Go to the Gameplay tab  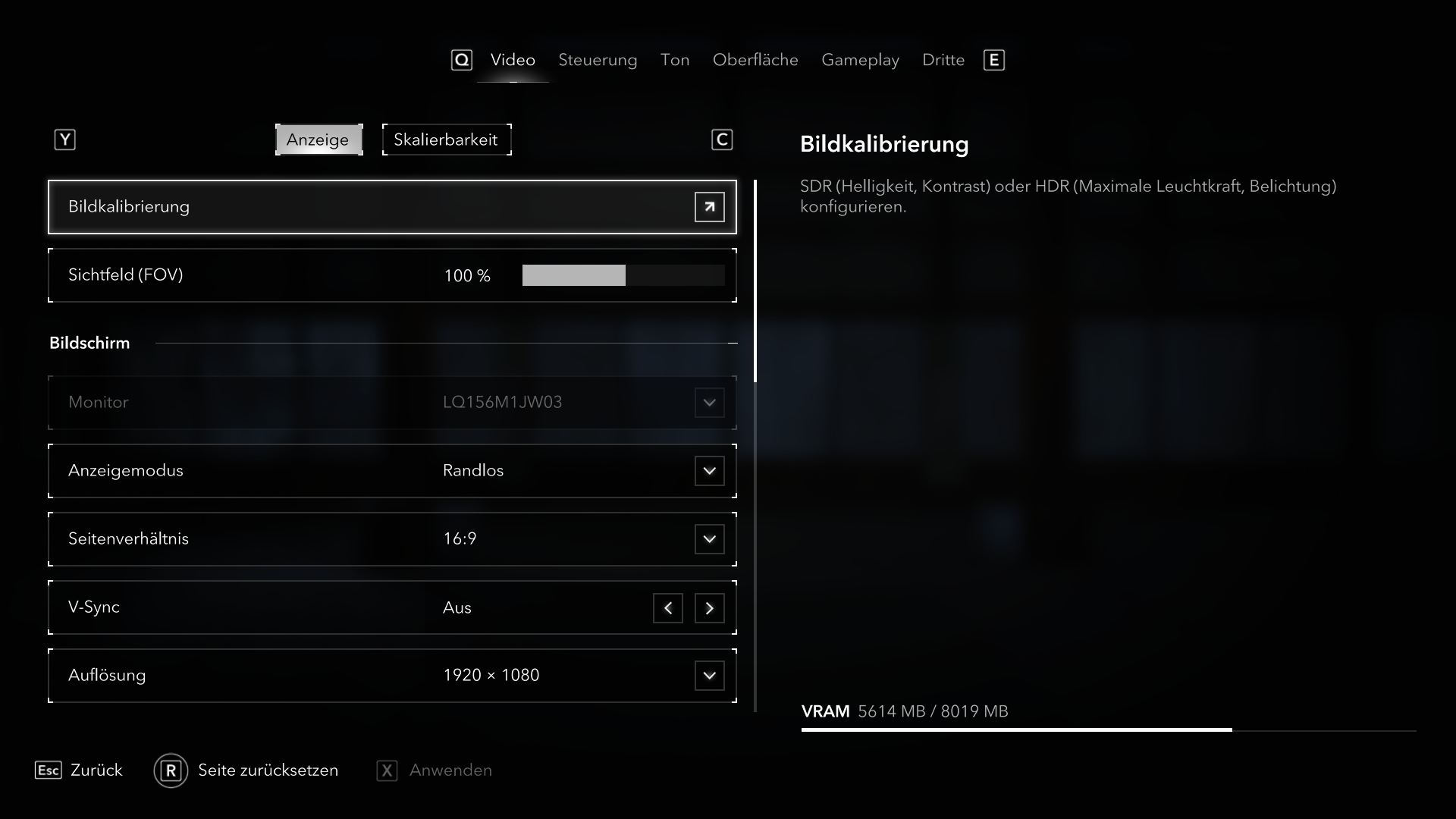[860, 60]
